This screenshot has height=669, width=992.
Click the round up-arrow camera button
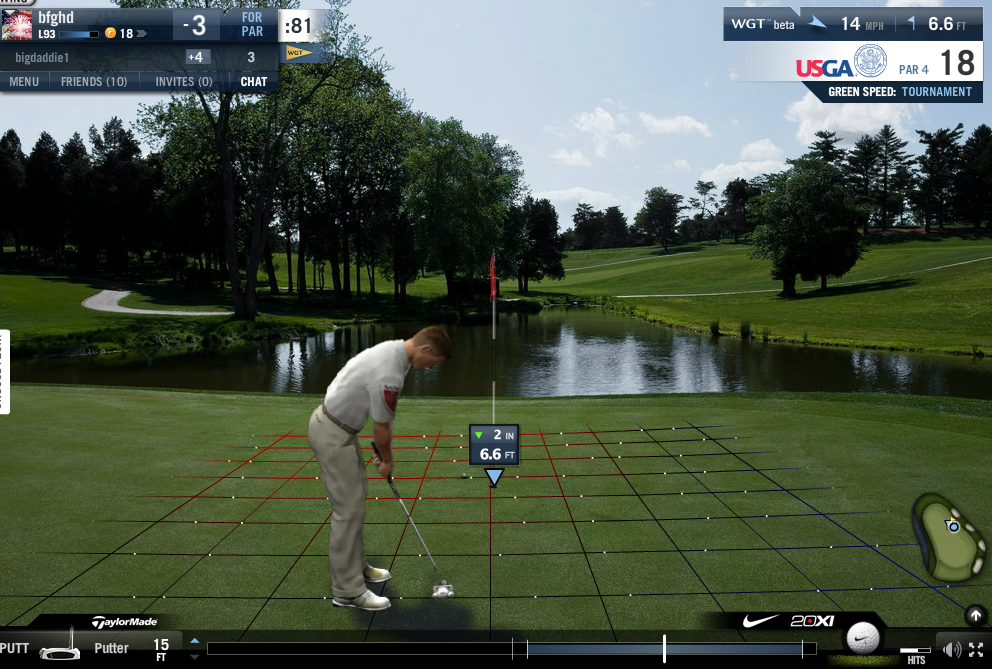tap(974, 614)
